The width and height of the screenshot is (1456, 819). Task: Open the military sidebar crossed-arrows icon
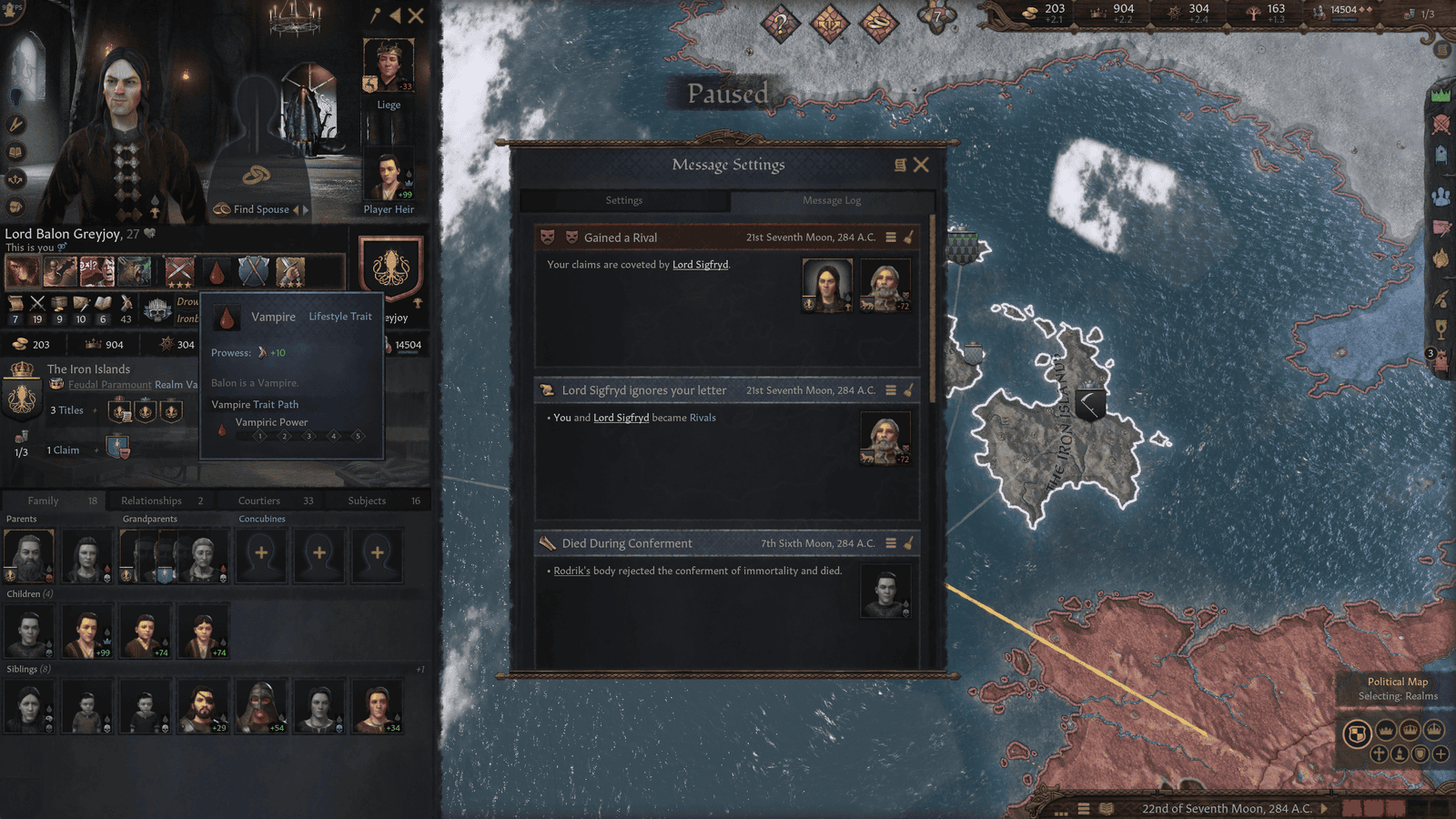pos(17,178)
